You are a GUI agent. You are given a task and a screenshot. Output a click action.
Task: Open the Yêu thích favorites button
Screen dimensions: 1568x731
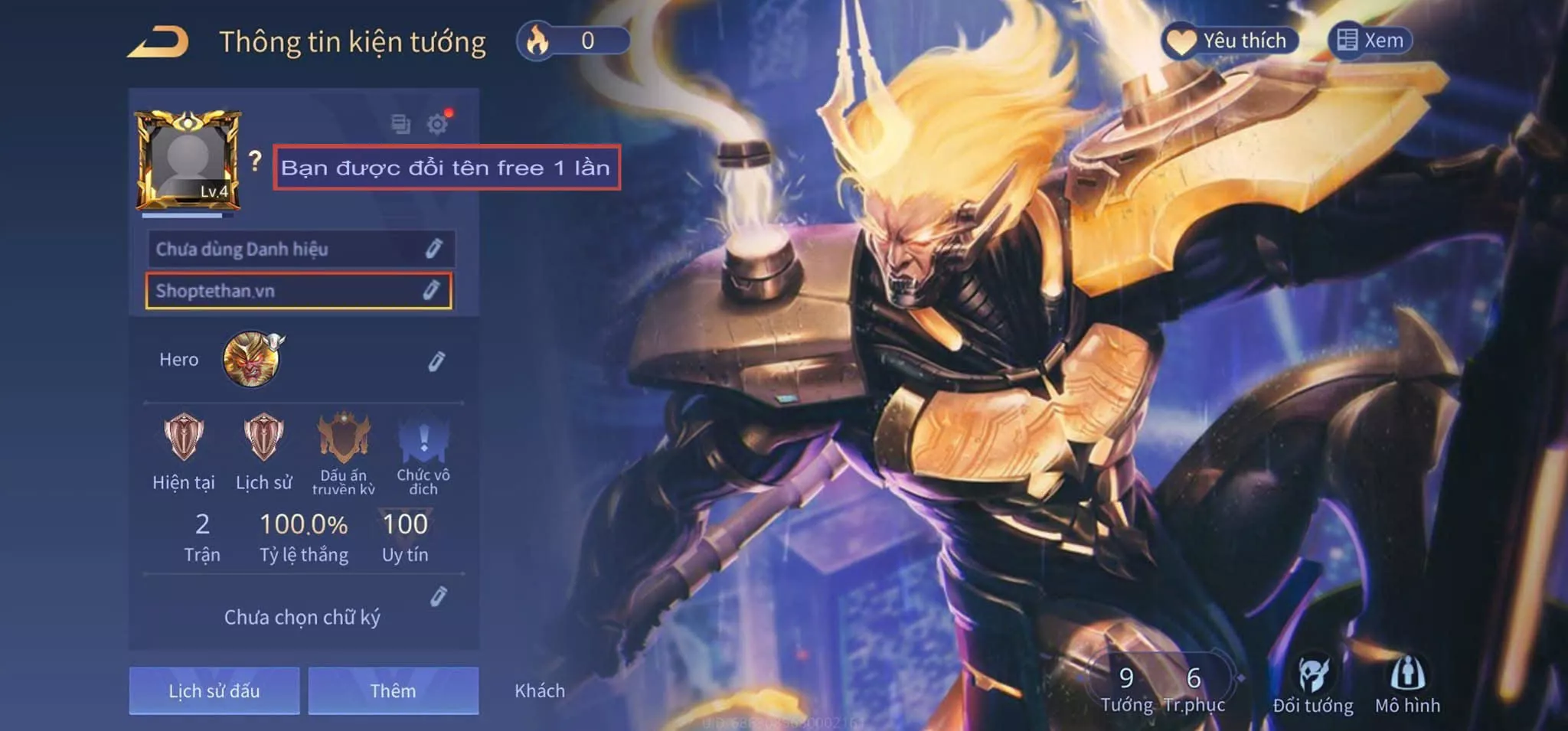pos(1230,41)
